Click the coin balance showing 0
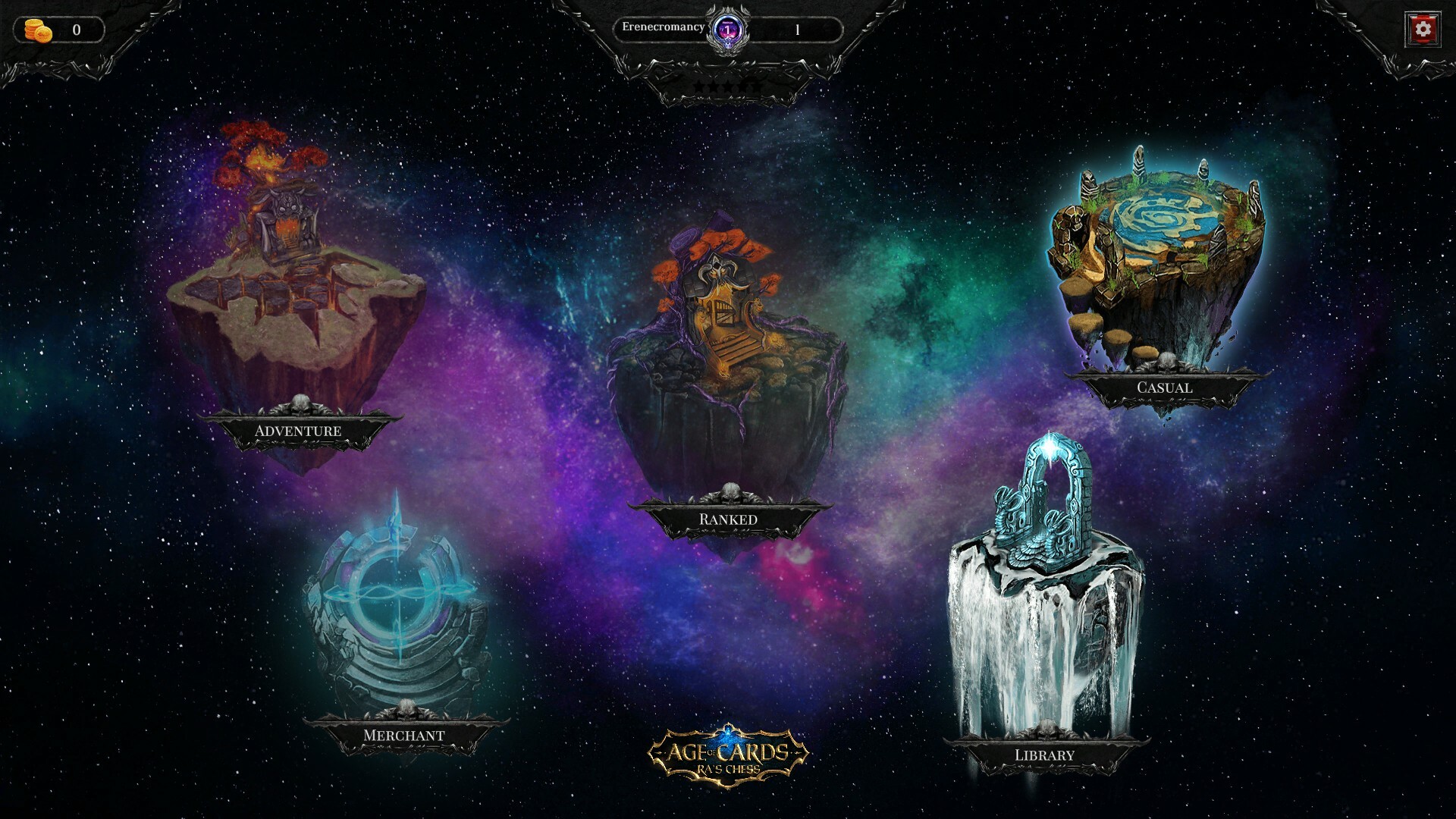This screenshot has width=1456, height=819. click(74, 29)
